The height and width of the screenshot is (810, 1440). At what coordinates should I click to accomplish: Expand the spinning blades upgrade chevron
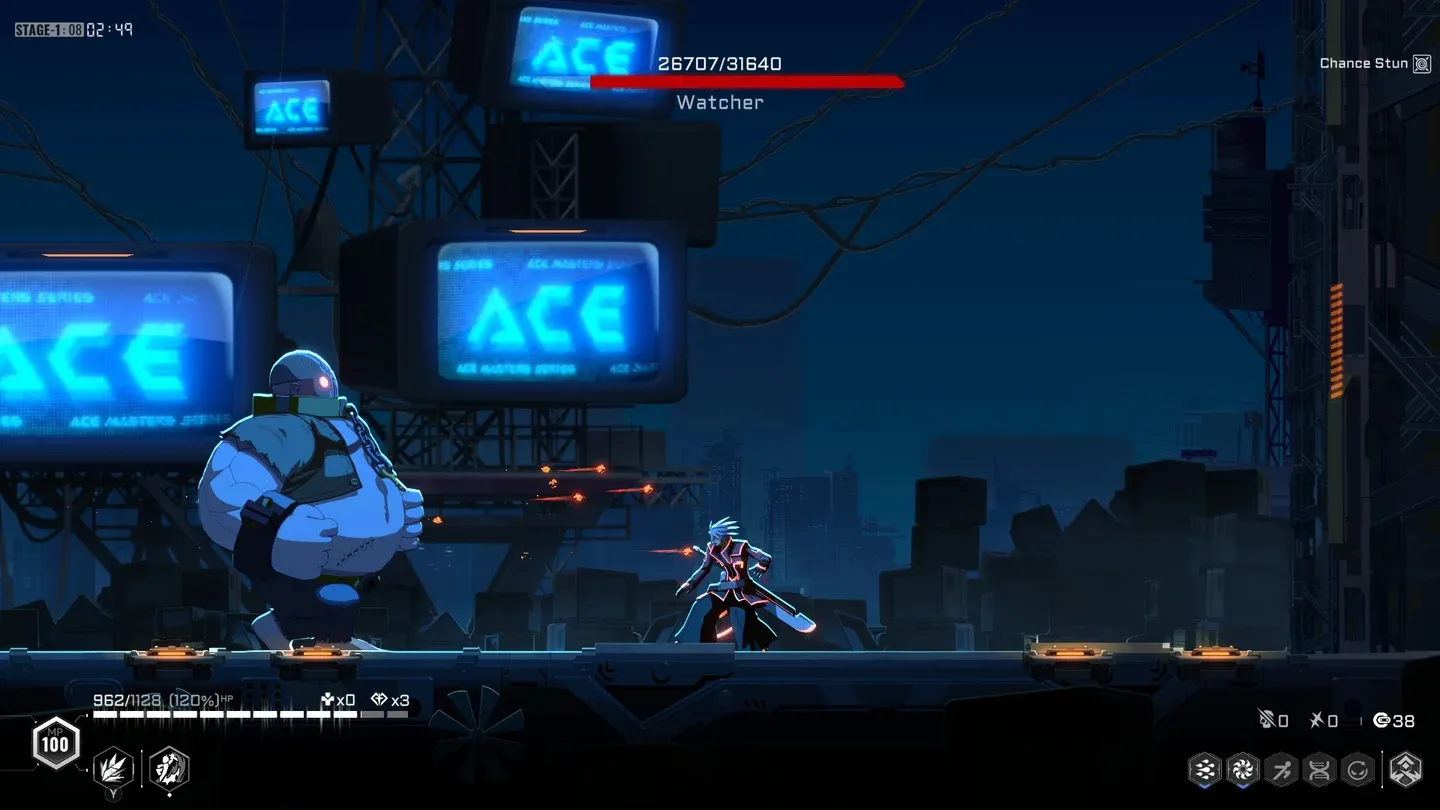click(1241, 787)
